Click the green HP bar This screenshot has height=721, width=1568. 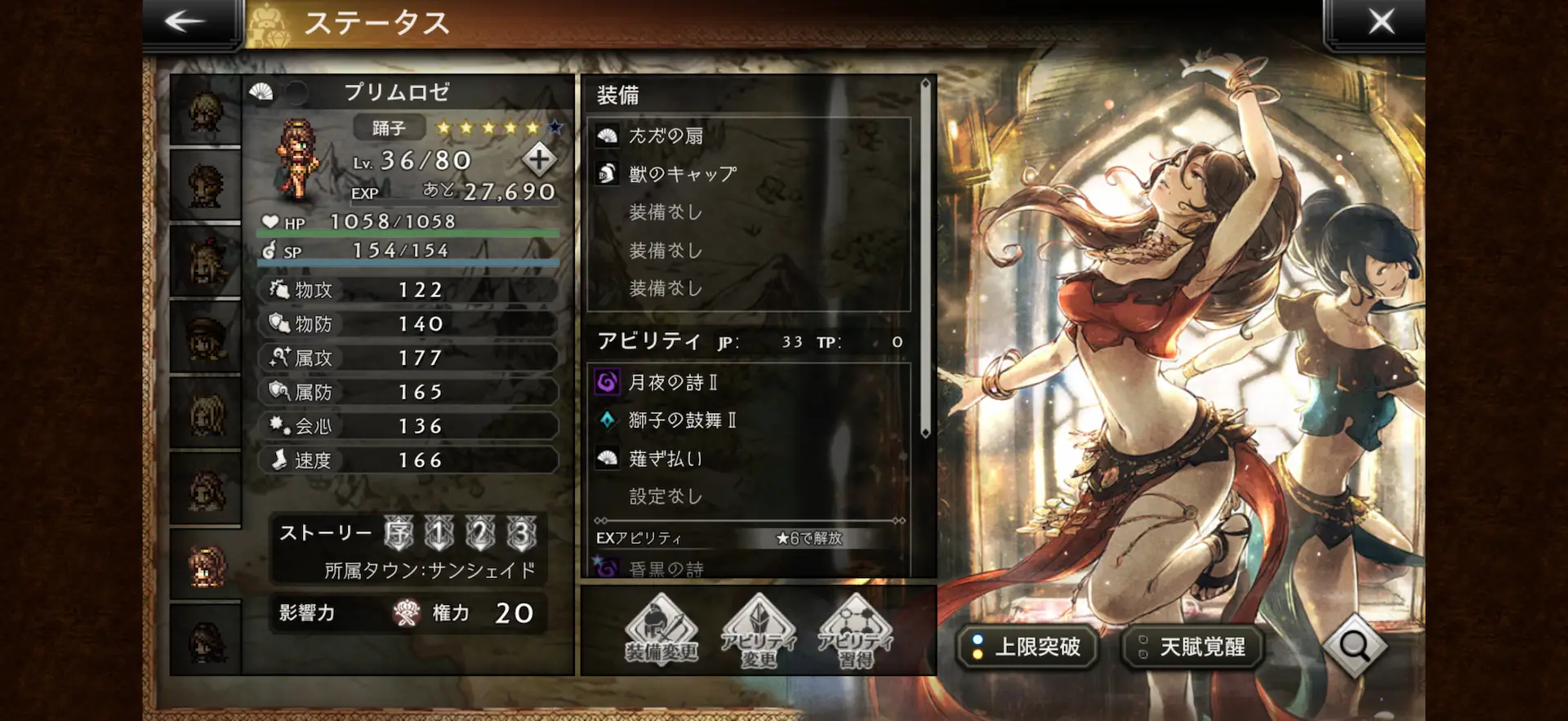[408, 234]
